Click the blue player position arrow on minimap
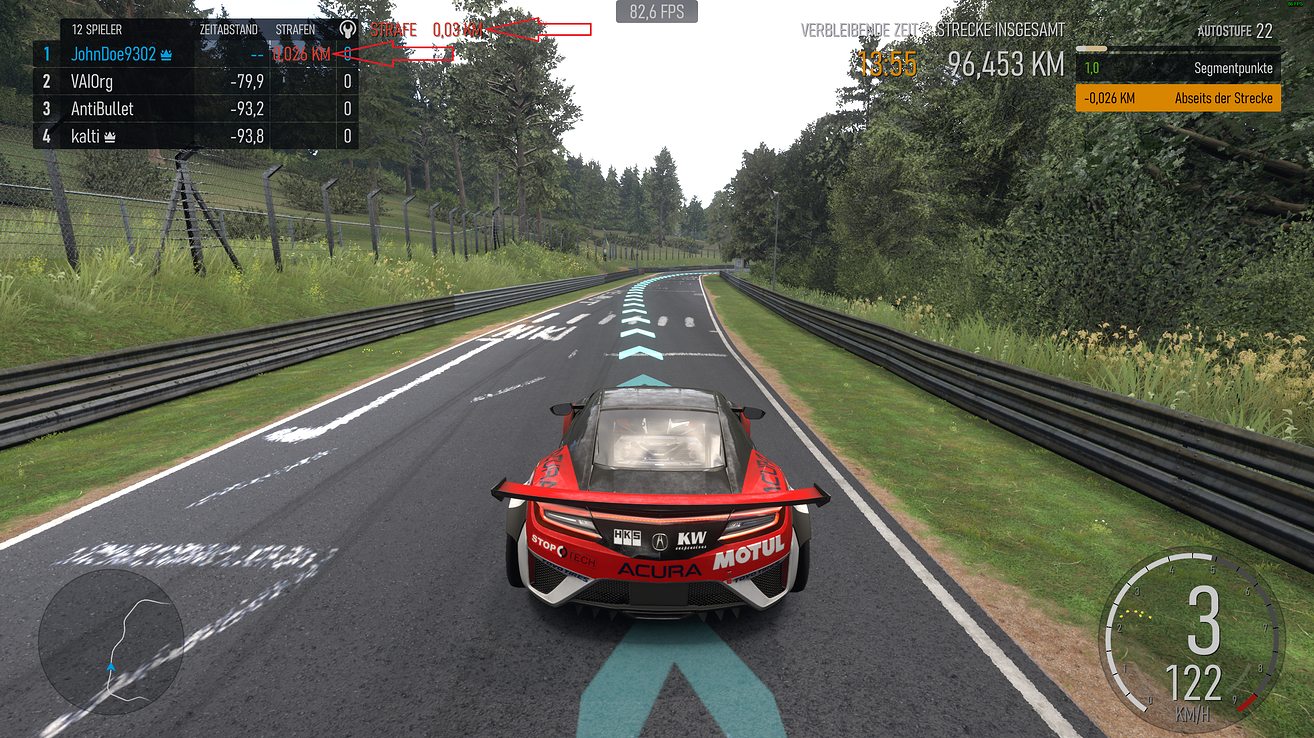Screen dimensions: 1314x738 coord(110,664)
